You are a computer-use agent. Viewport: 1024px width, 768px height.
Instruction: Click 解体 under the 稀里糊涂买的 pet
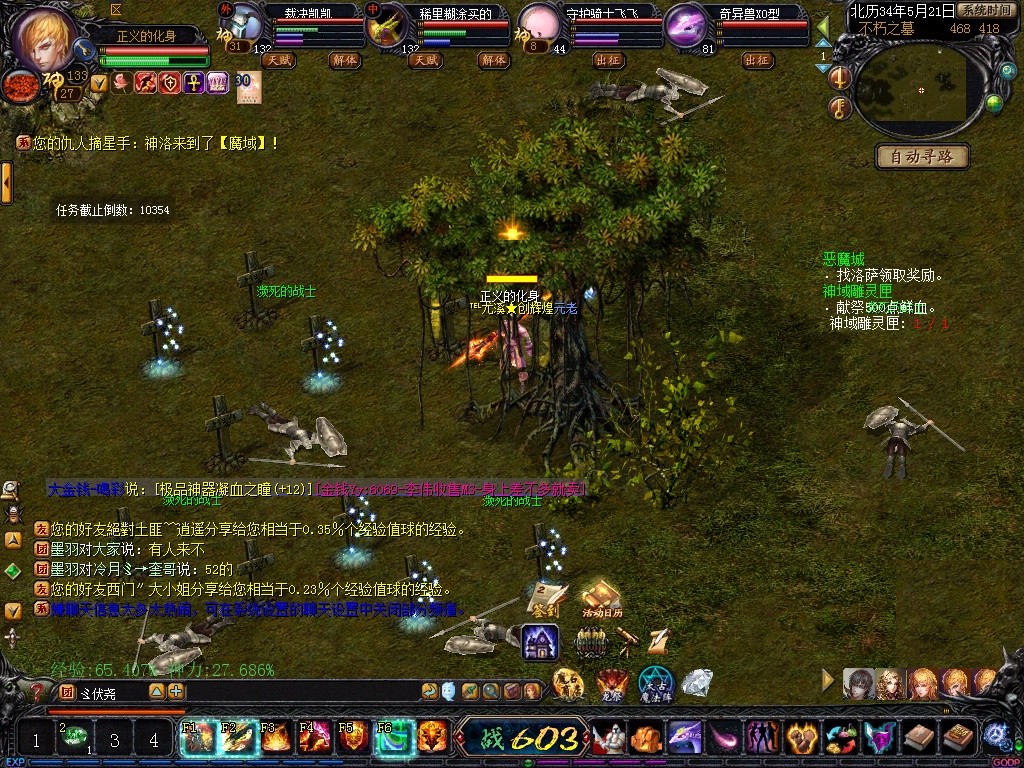click(x=492, y=60)
